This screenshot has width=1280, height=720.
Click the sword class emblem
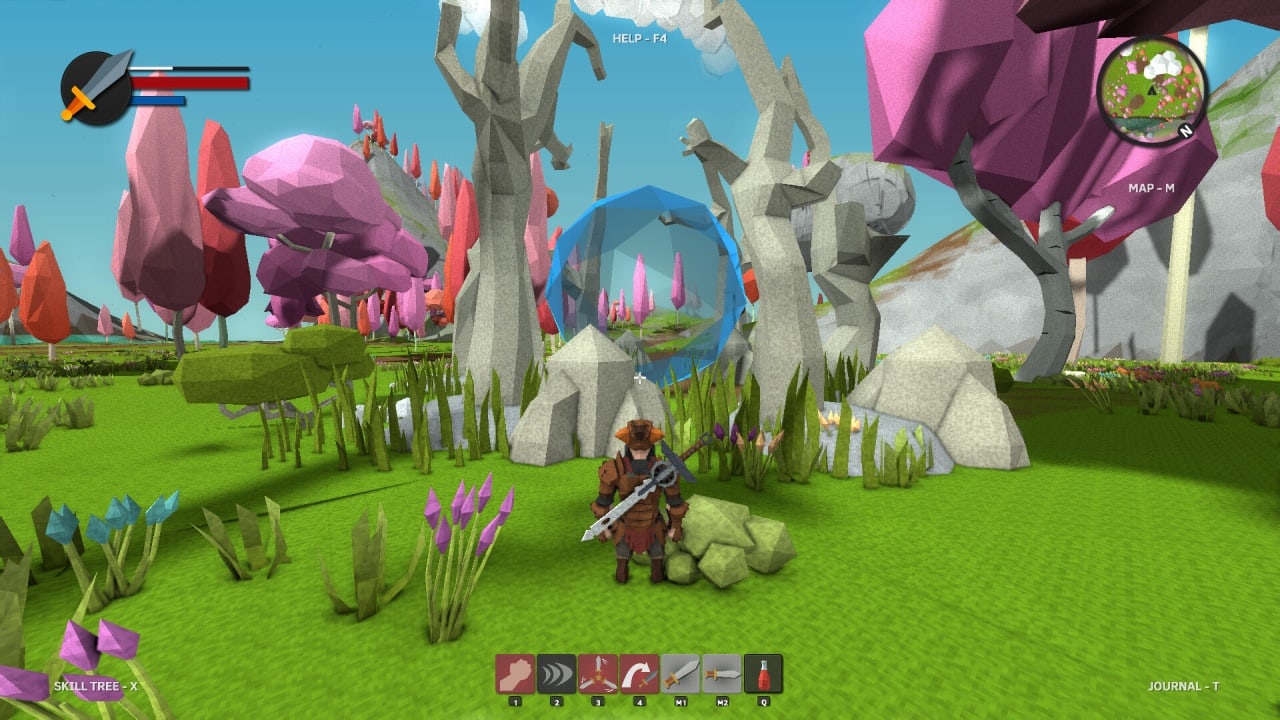click(96, 88)
